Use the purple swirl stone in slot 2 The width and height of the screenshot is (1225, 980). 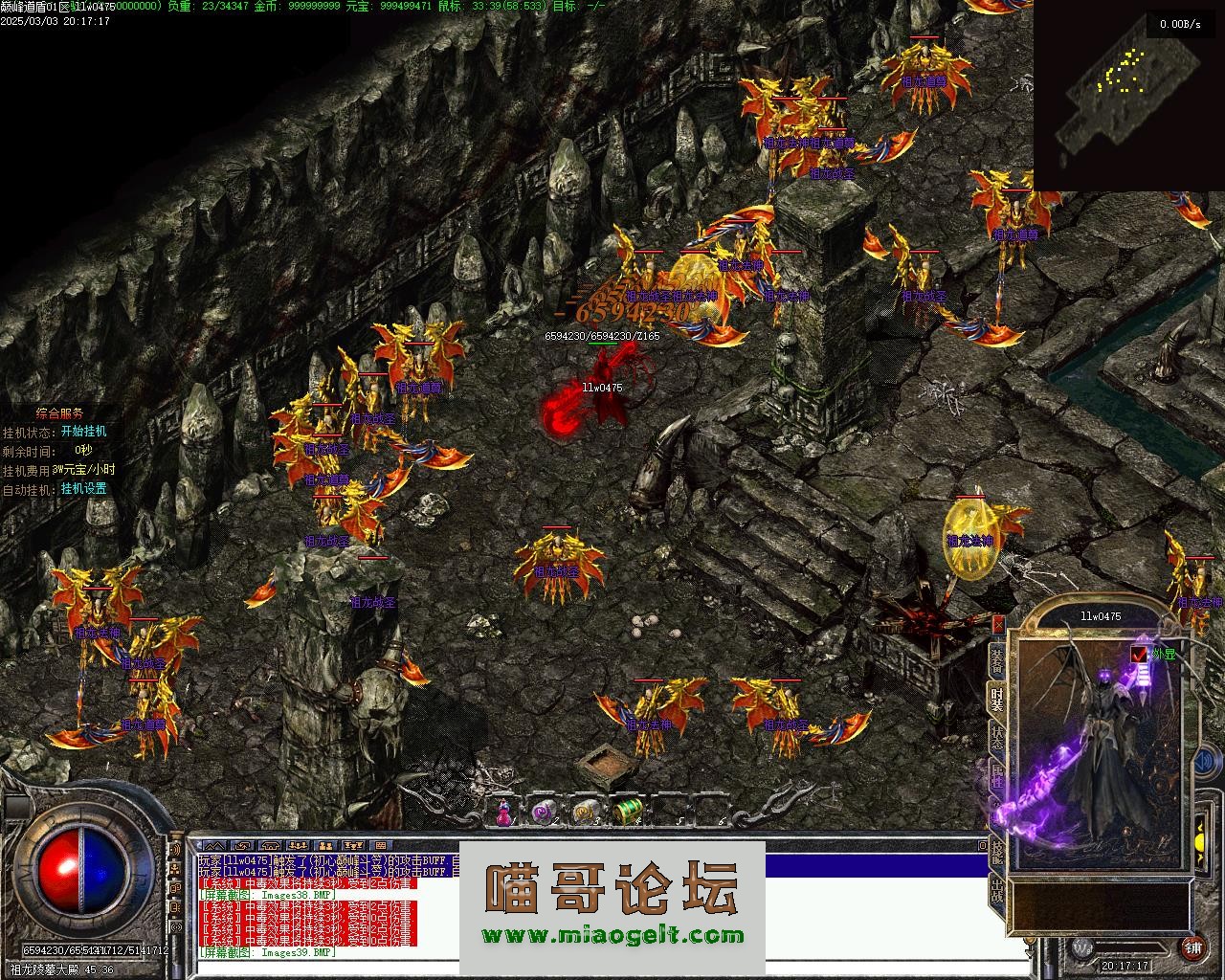(544, 812)
